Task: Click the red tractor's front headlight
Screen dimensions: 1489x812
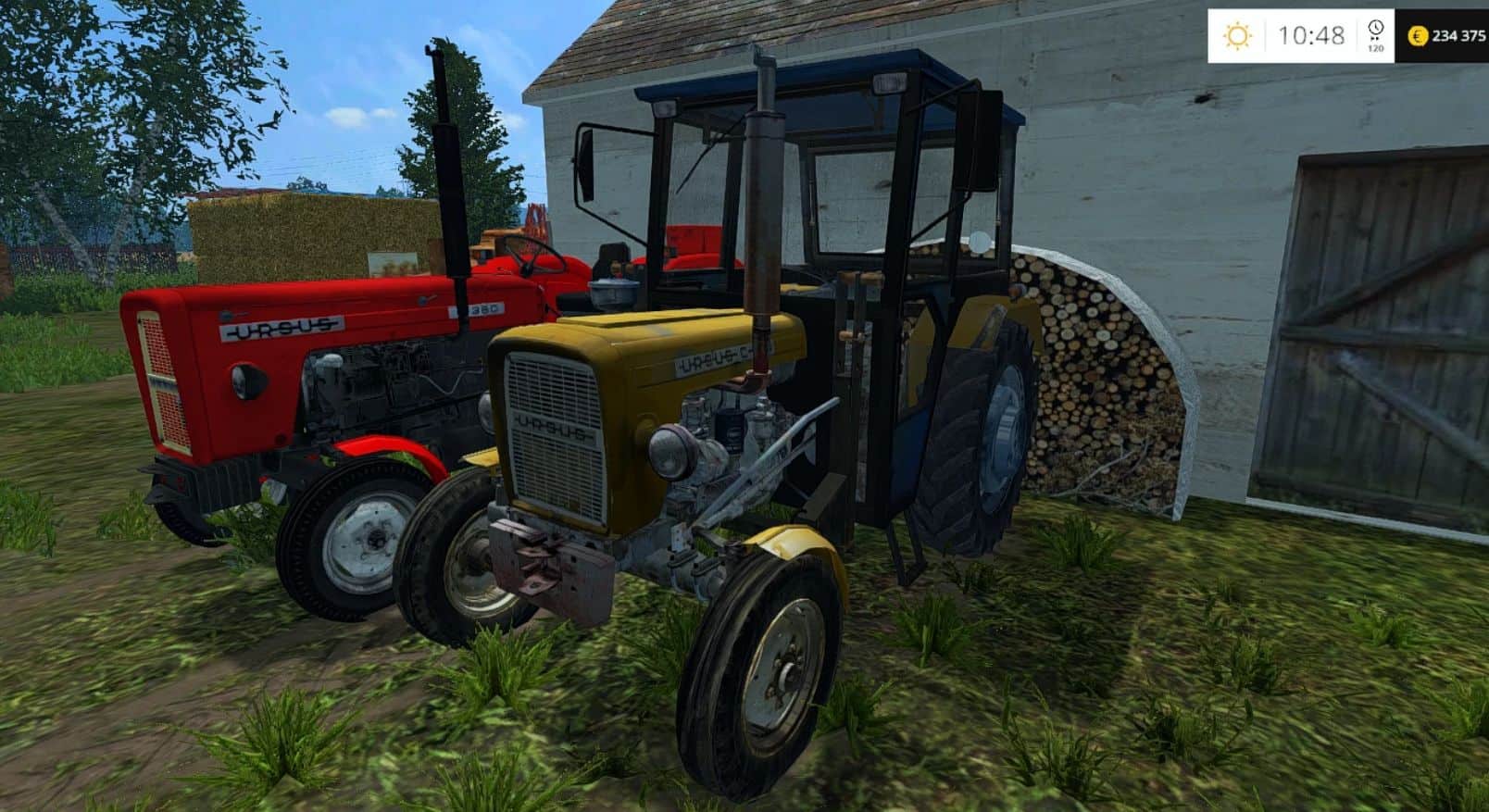Action: click(248, 383)
